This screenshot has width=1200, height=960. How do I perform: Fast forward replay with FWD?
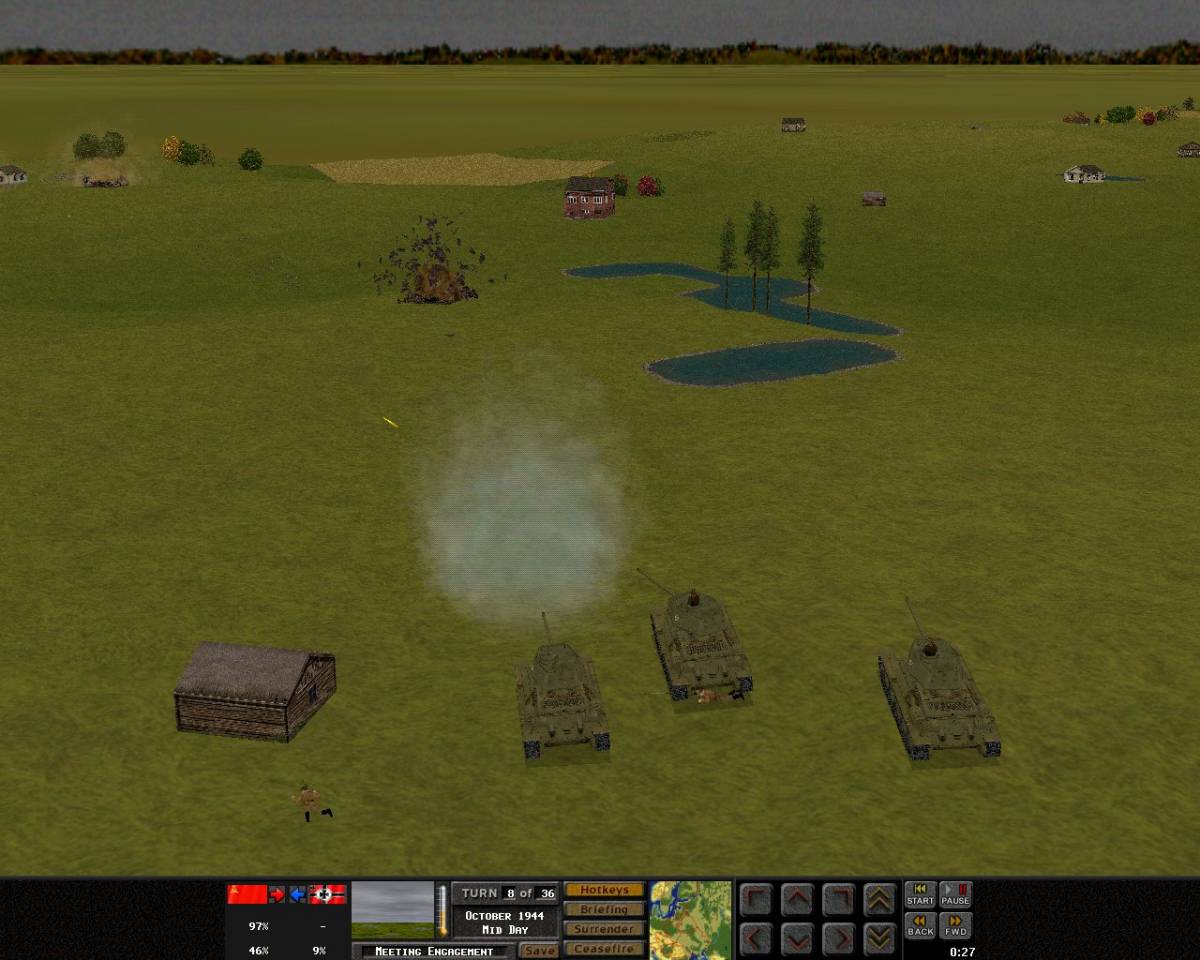coord(955,926)
